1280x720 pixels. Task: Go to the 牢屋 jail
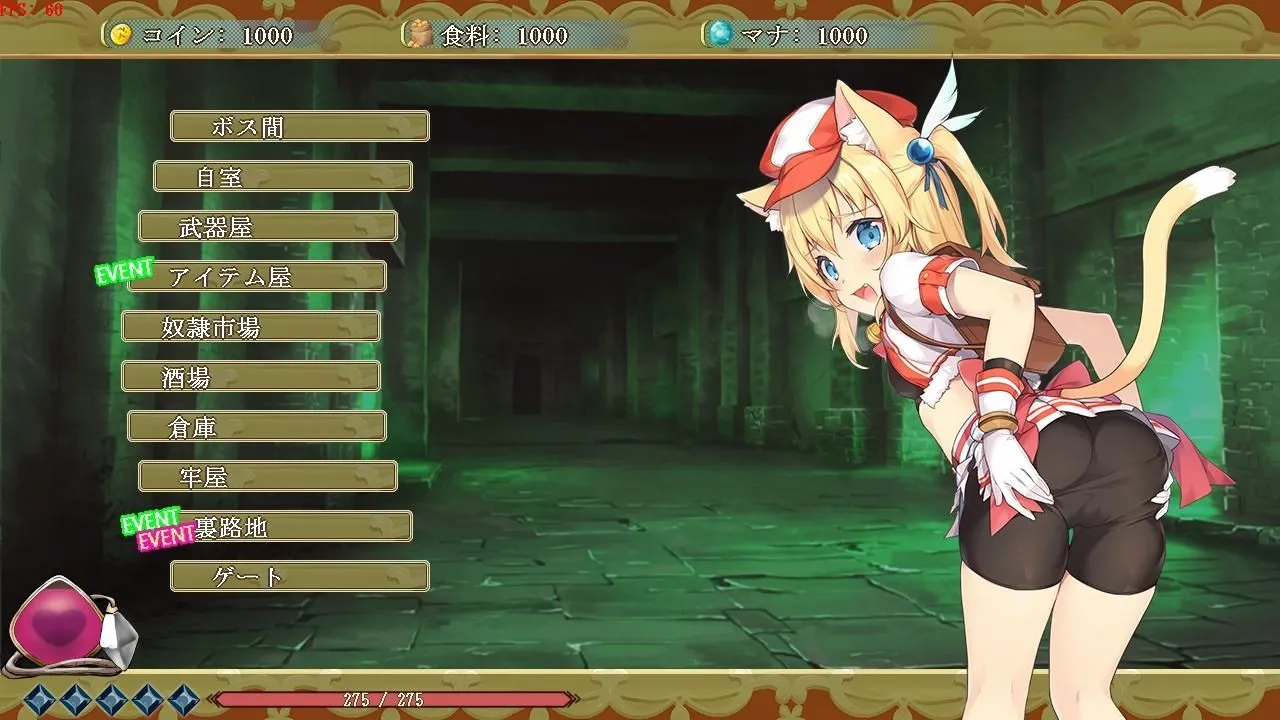point(267,476)
